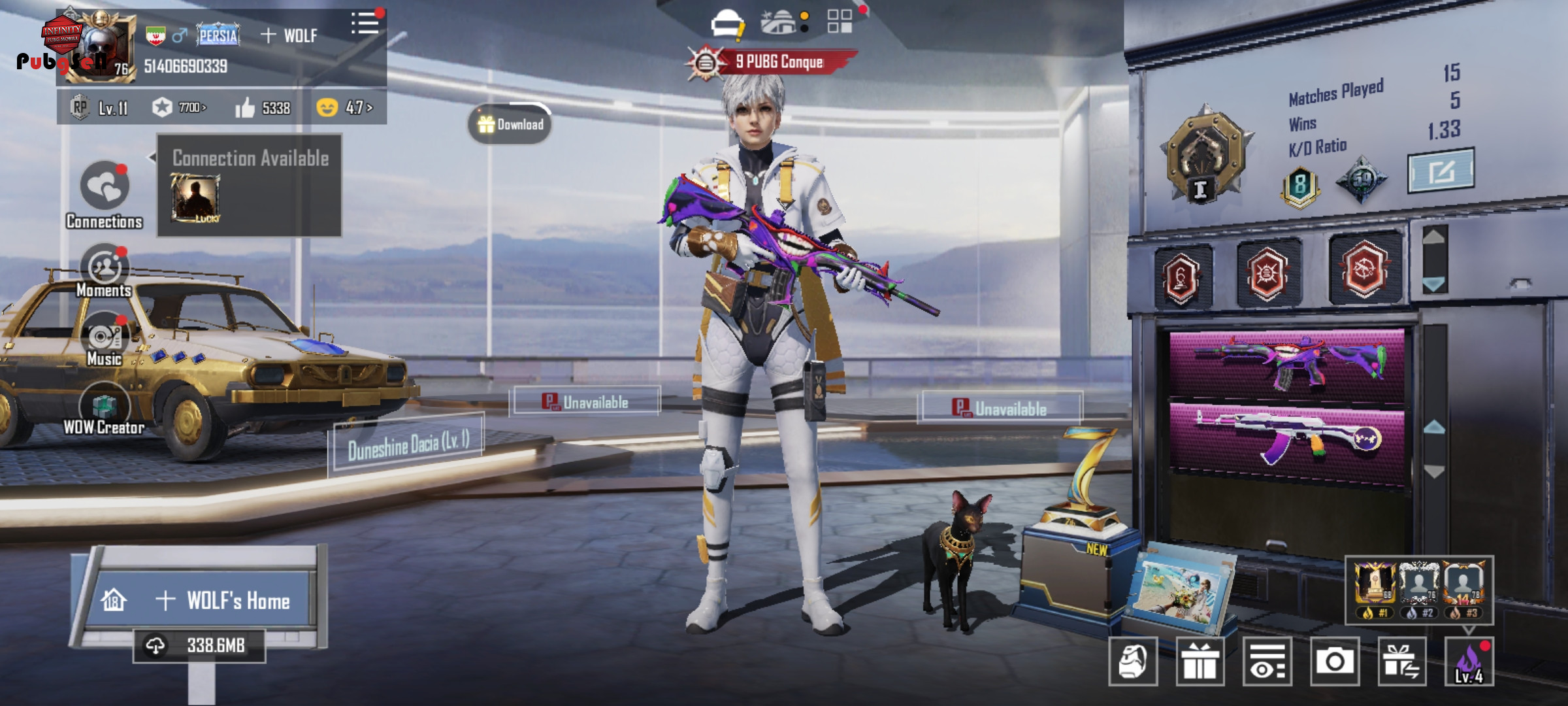Edit the career stats display
Screen dimensions: 1568x706
tap(1441, 171)
